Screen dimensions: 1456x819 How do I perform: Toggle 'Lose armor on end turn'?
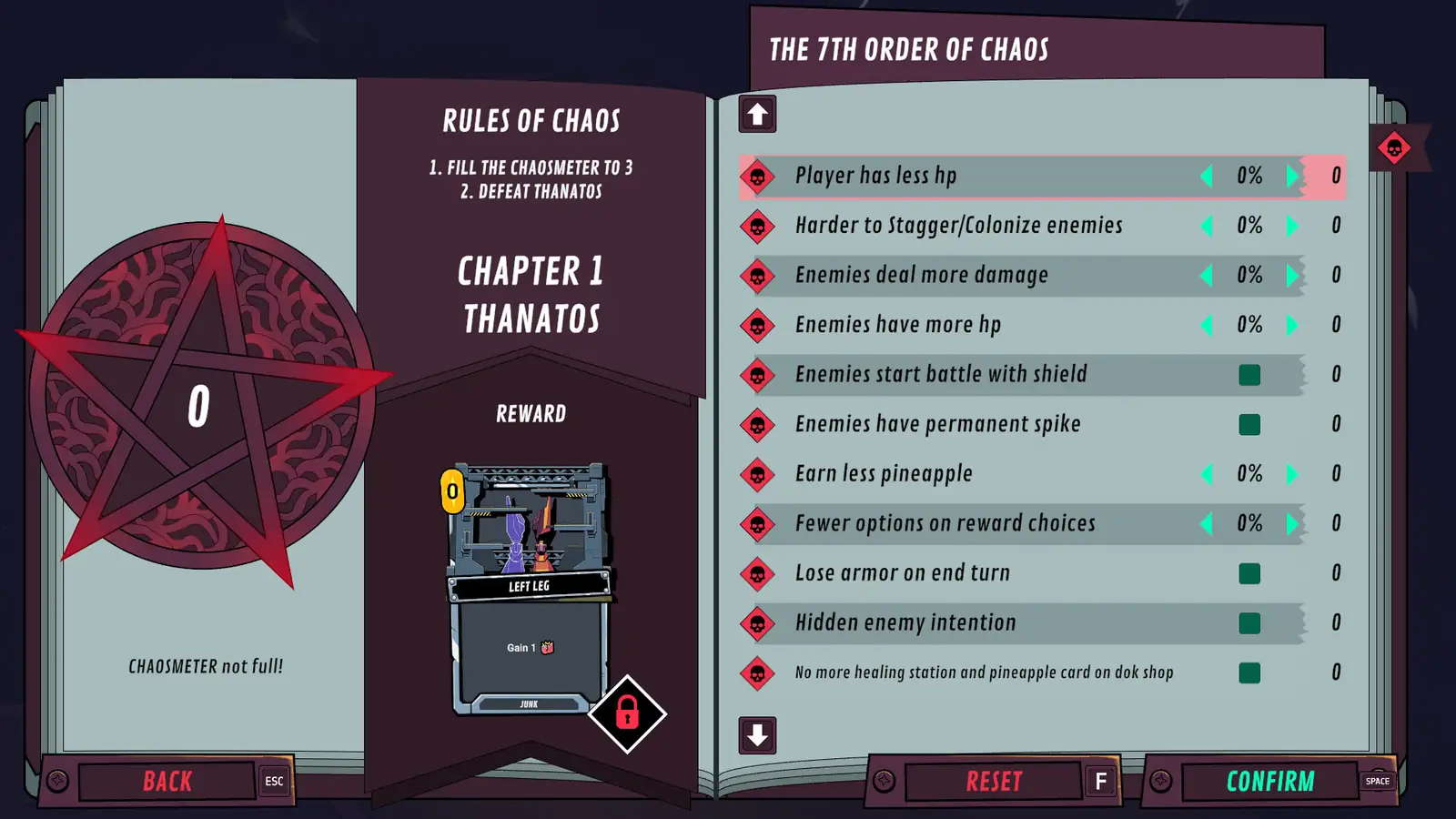point(1249,573)
